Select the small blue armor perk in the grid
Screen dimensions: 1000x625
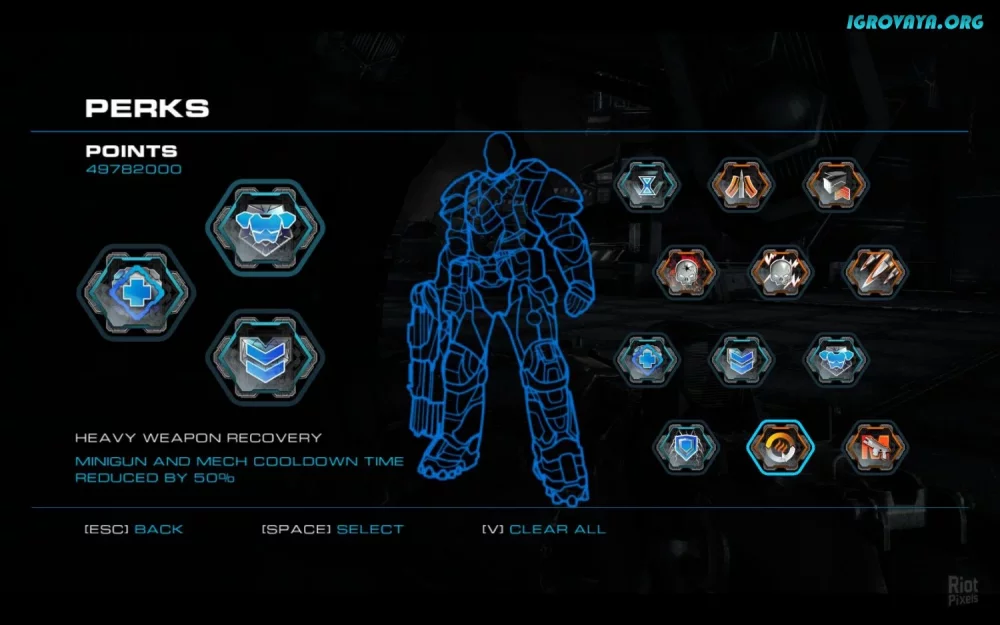pos(837,360)
